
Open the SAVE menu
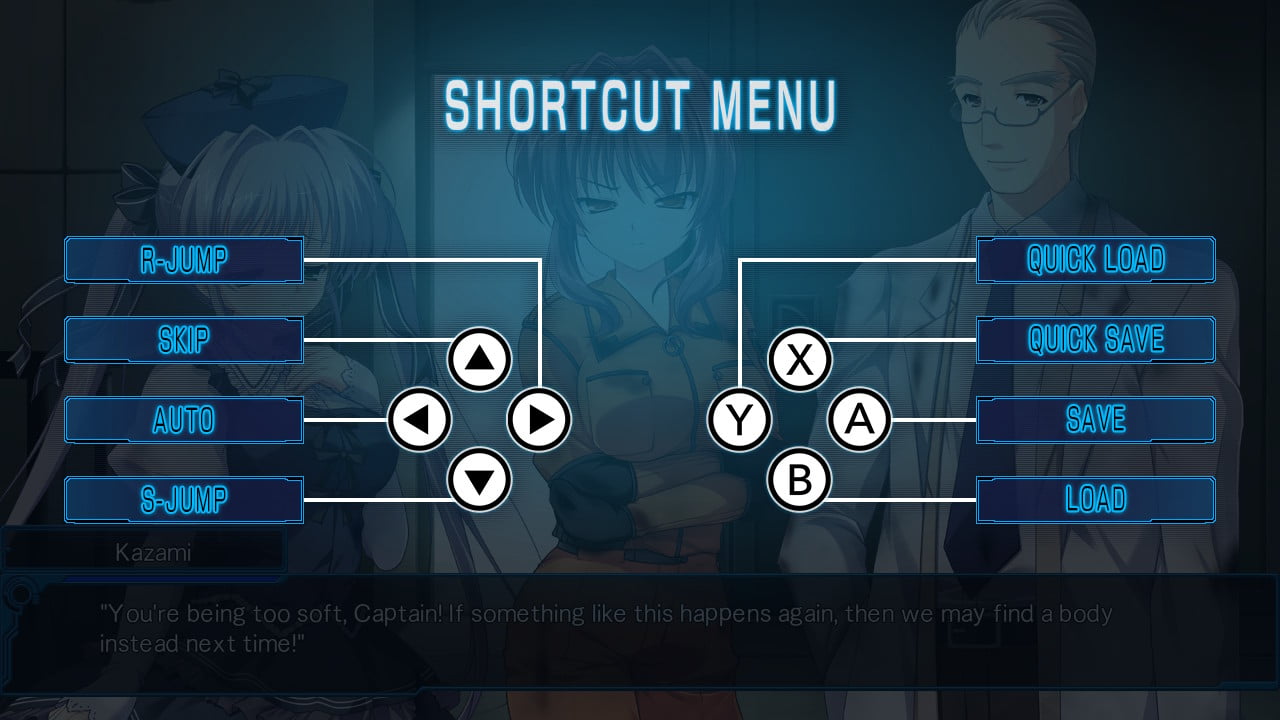[x=1096, y=420]
